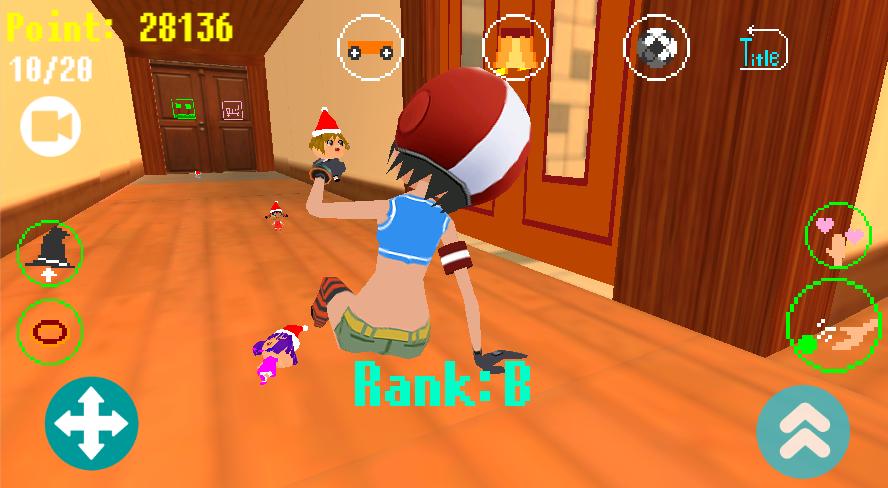
Task: Tap the four-way movement arrows pad
Action: tap(92, 423)
